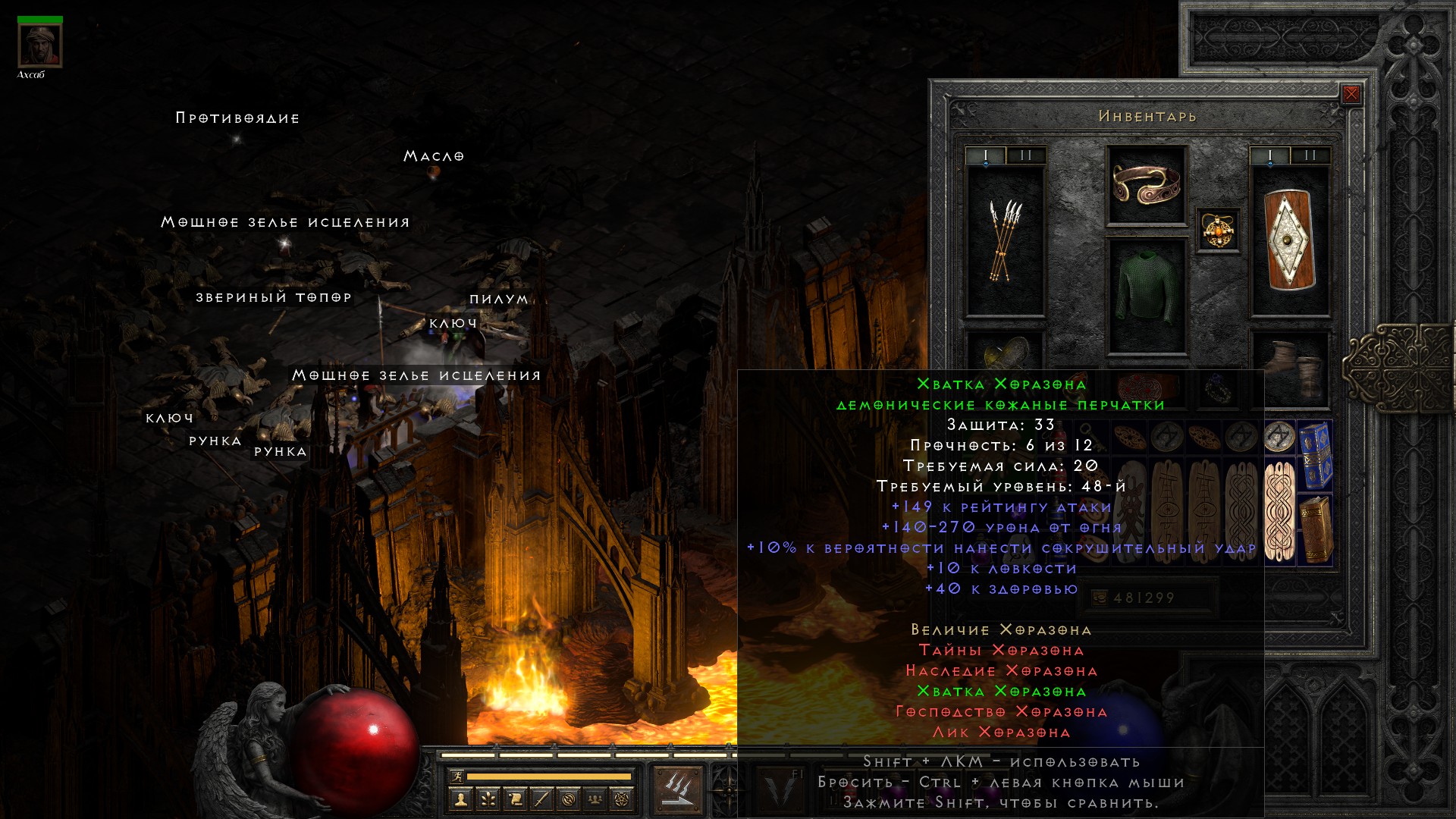Select the blue tome in the inventory
This screenshot has height=819, width=1456.
(x=1316, y=455)
